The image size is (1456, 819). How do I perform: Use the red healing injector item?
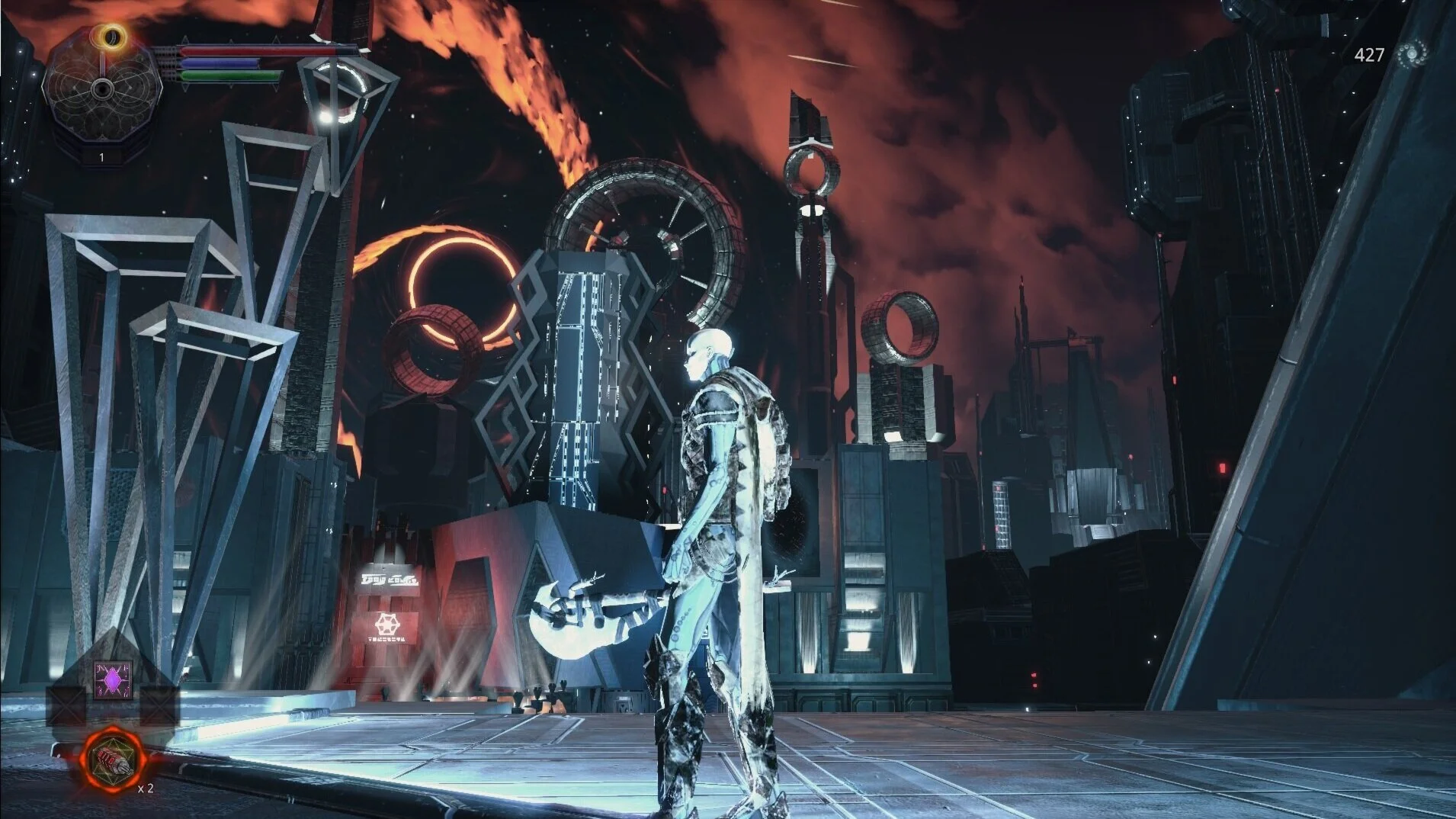113,759
